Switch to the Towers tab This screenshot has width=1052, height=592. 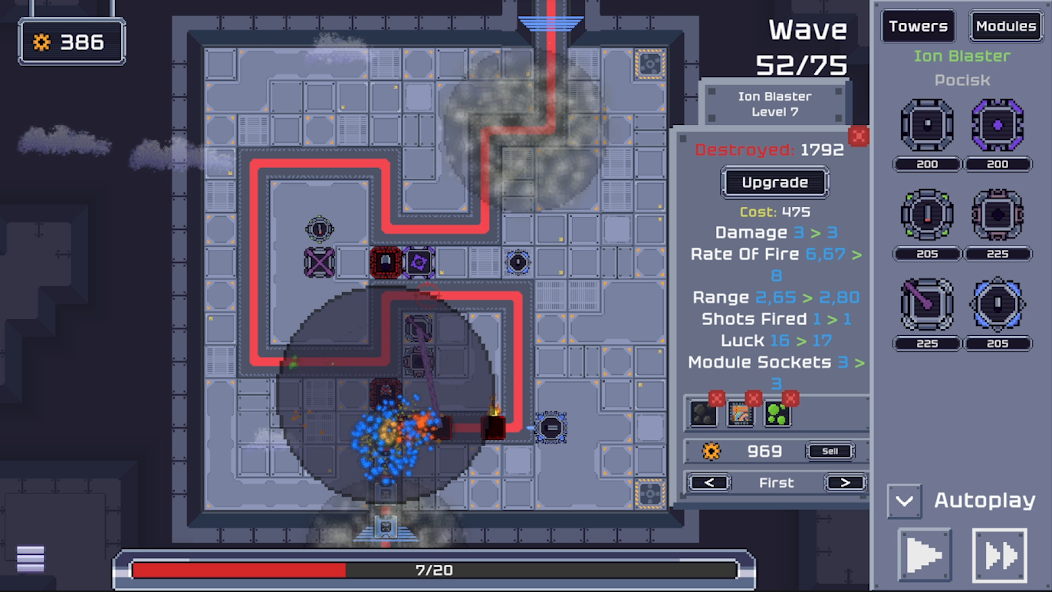[917, 27]
